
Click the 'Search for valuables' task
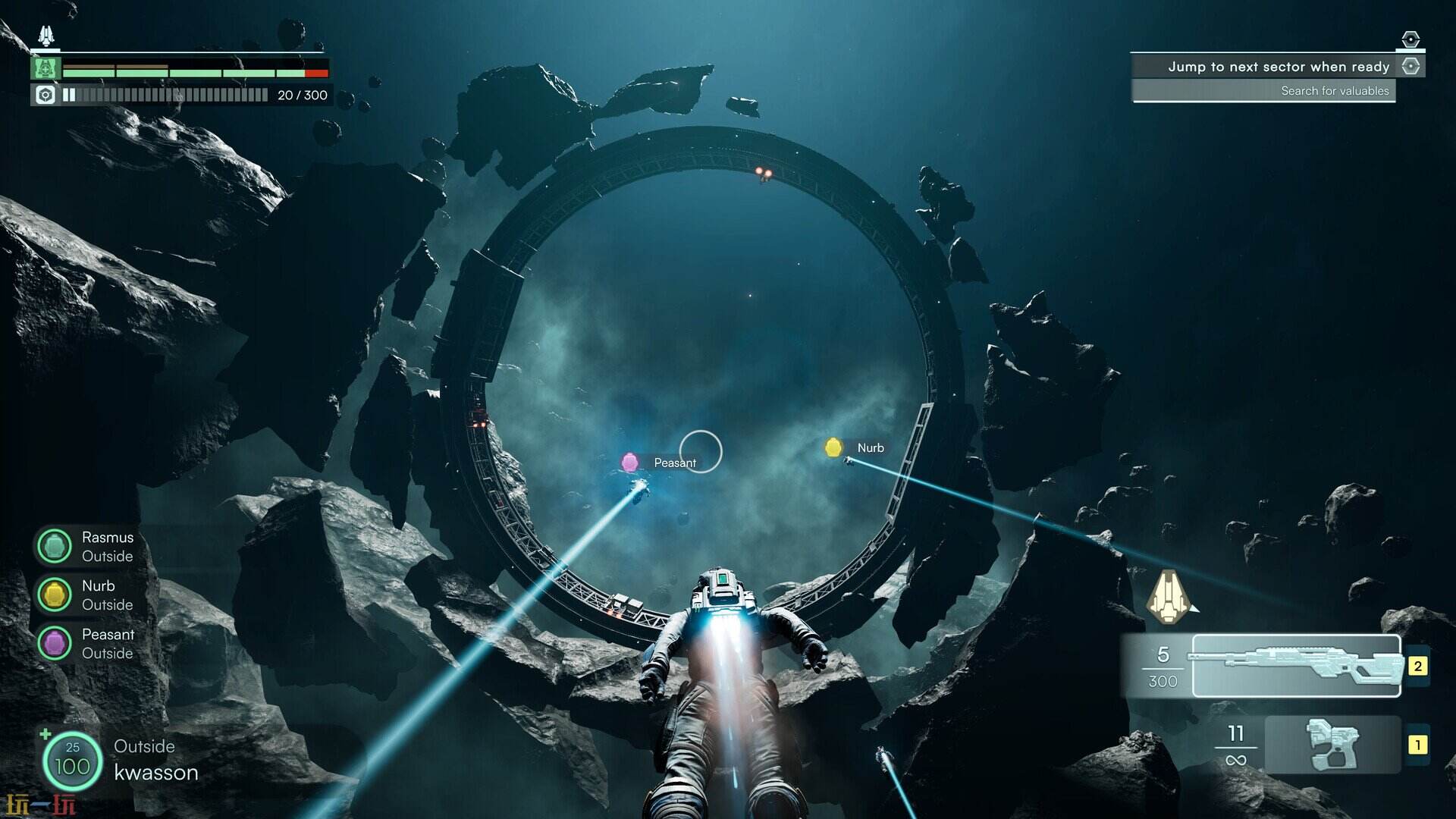point(1335,90)
